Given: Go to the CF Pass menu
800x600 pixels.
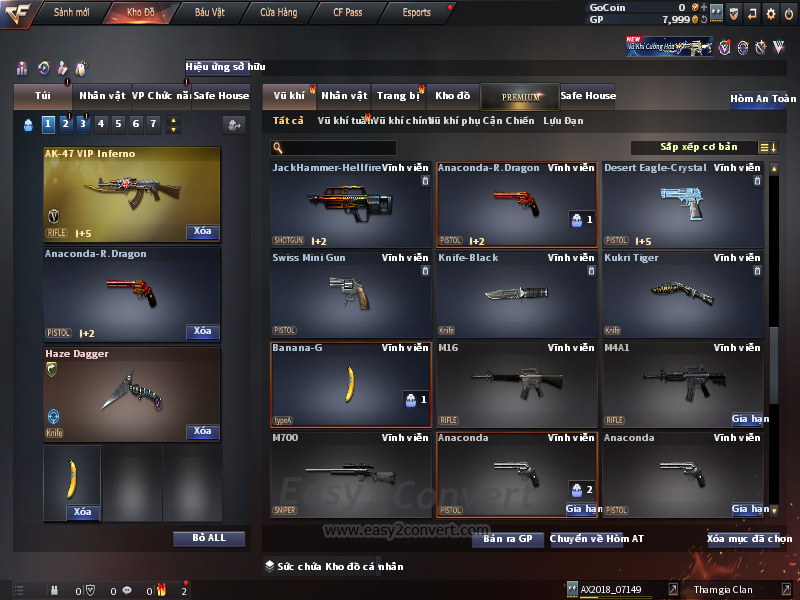Looking at the screenshot, I should [347, 13].
